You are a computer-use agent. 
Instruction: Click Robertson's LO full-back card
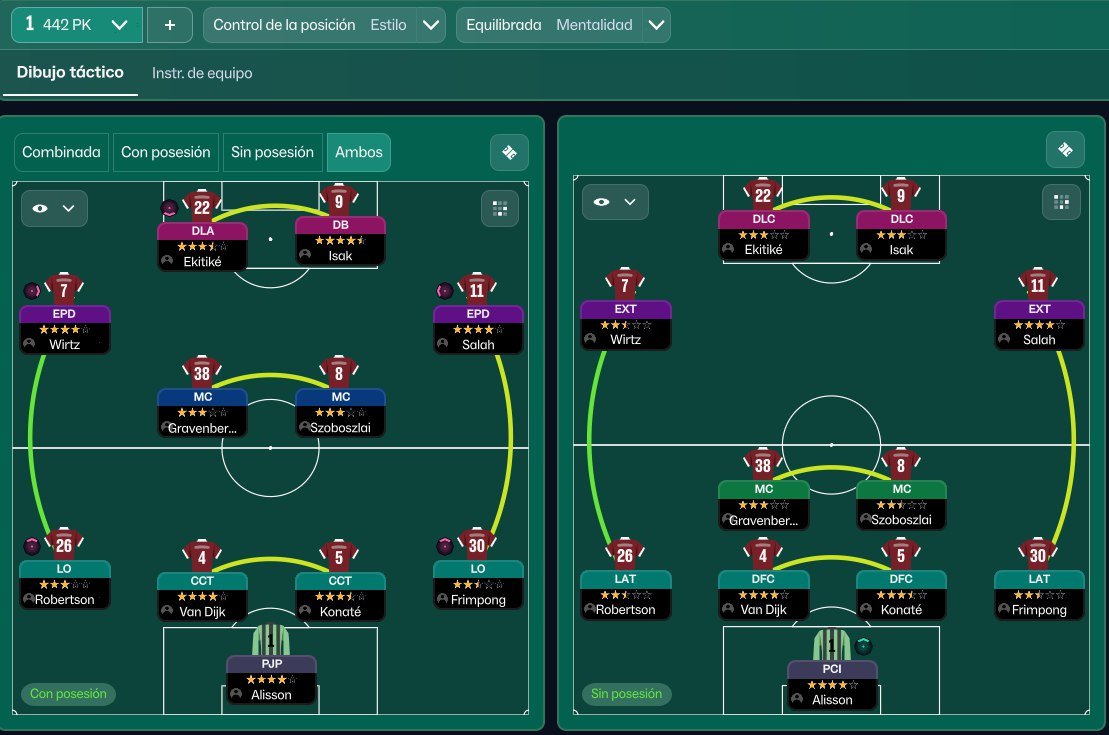click(x=65, y=585)
